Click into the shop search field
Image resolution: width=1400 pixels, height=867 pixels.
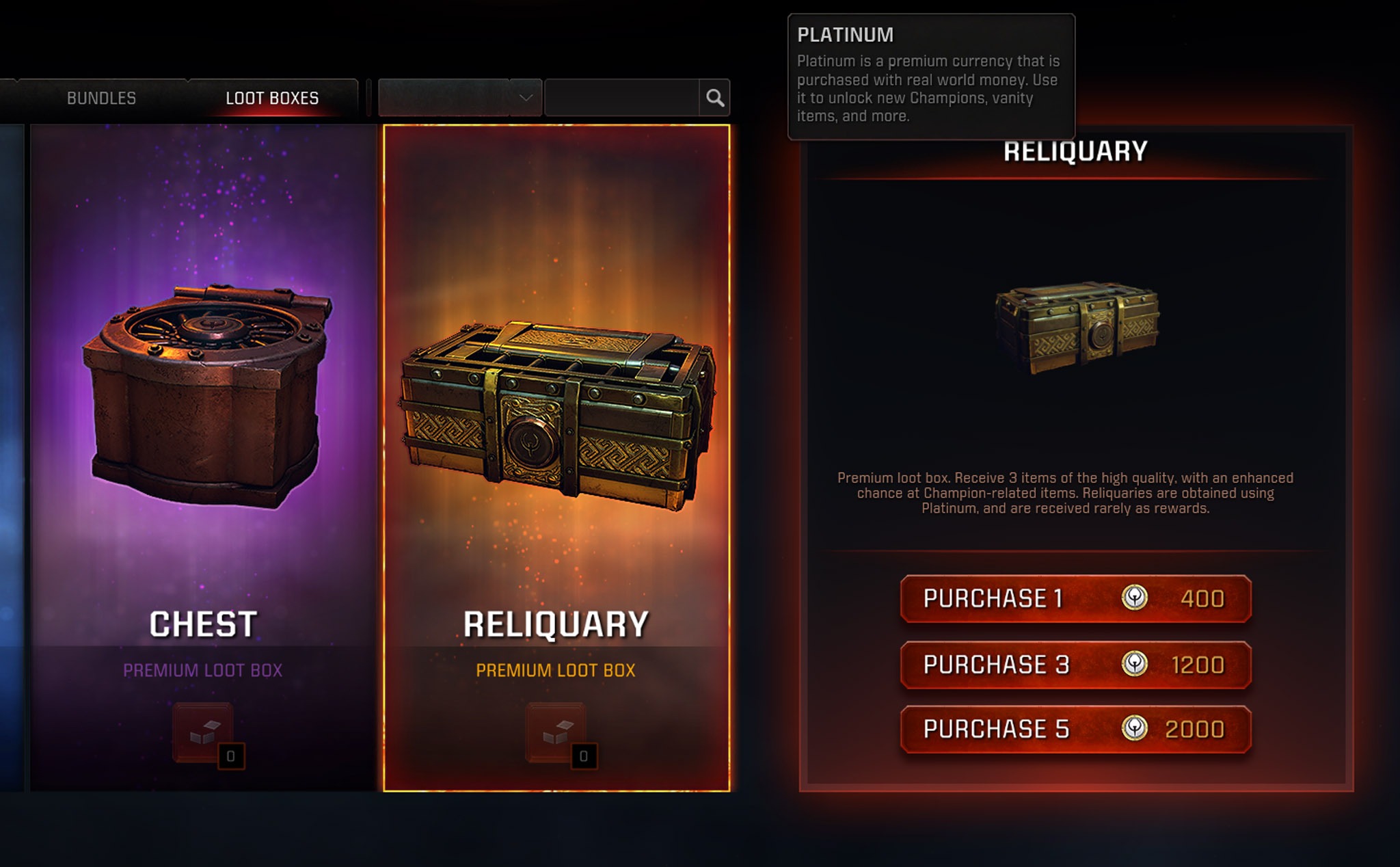click(621, 98)
